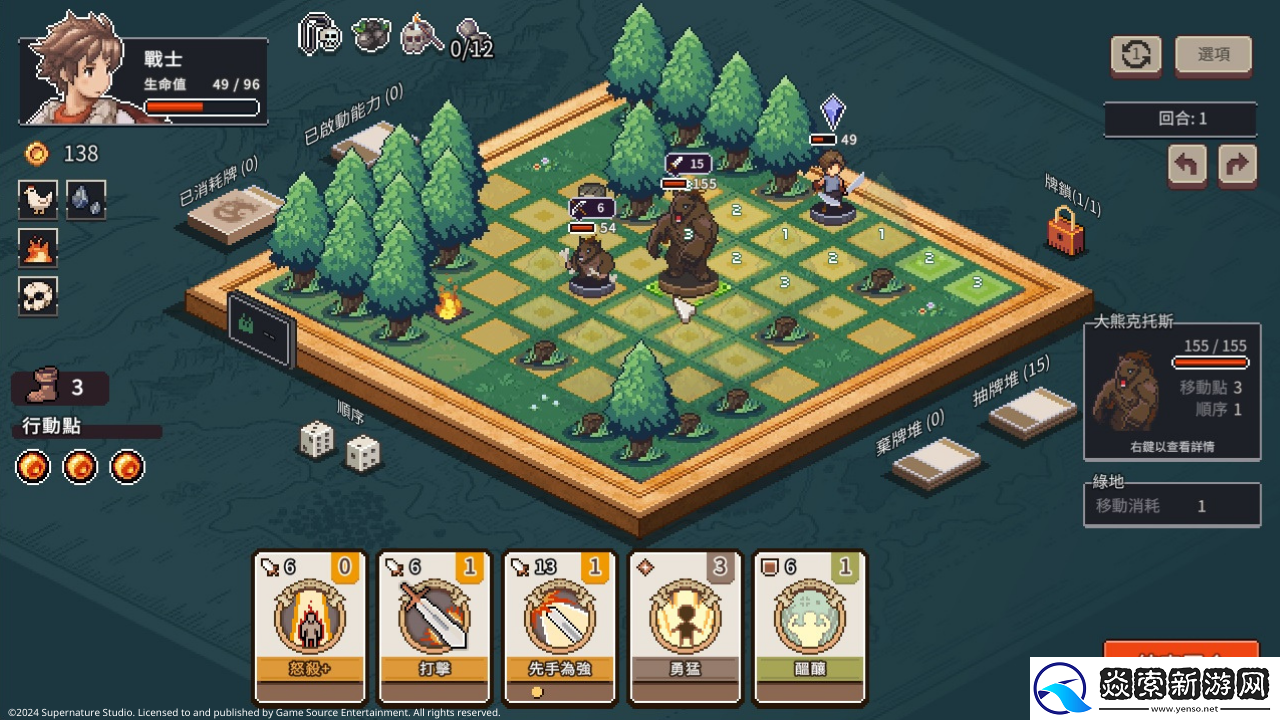
Task: Inspect the skull status icon
Action: tap(38, 296)
